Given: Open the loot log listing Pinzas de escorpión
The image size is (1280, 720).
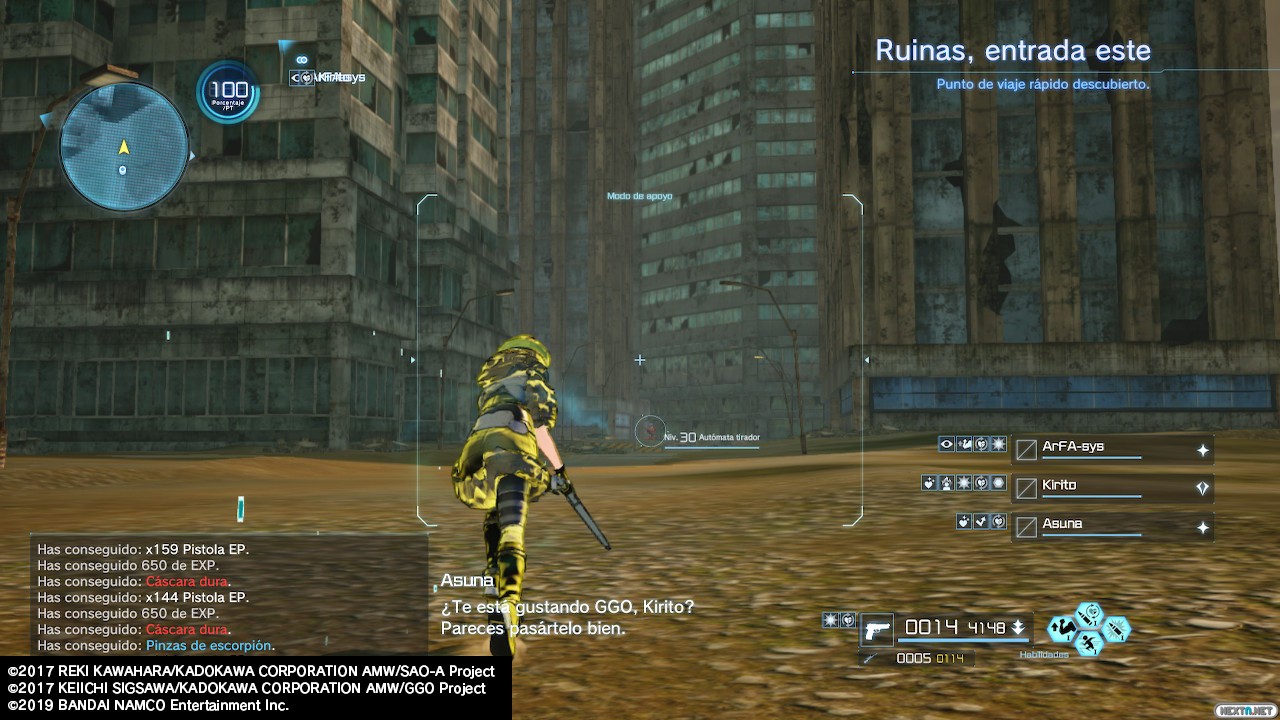Looking at the screenshot, I should point(230,598).
